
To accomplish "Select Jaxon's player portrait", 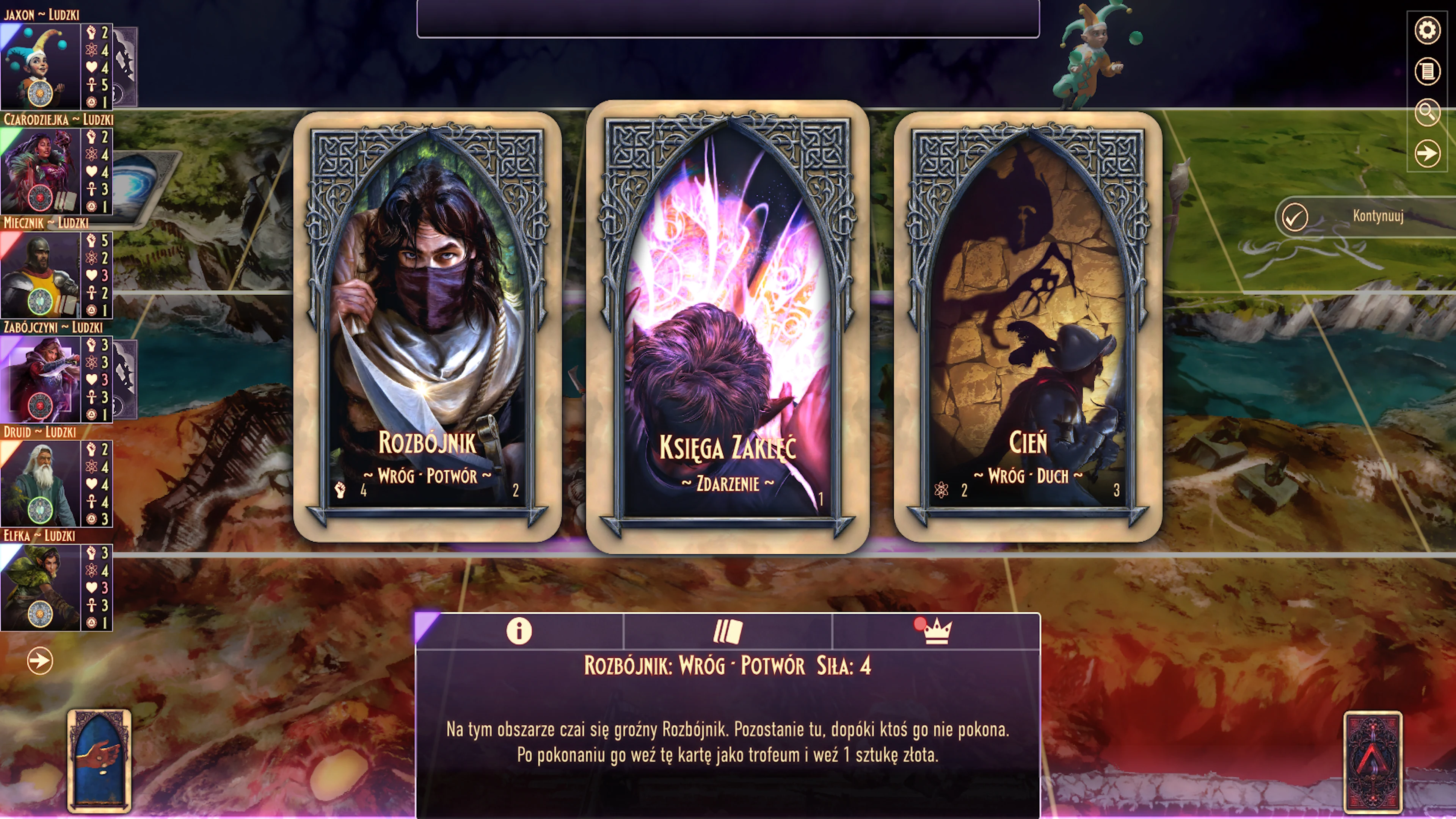I will [x=41, y=67].
